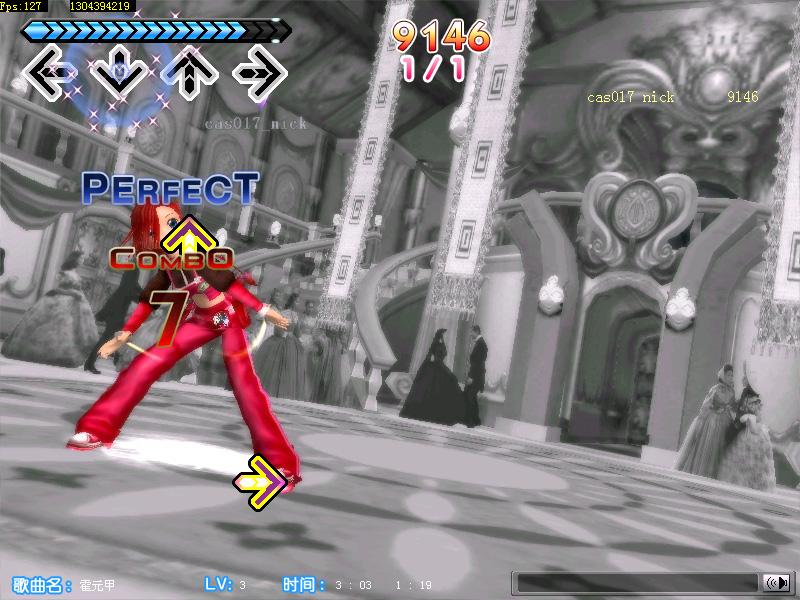The height and width of the screenshot is (600, 800).
Task: Tap the down arrow step receptor
Action: [120, 71]
